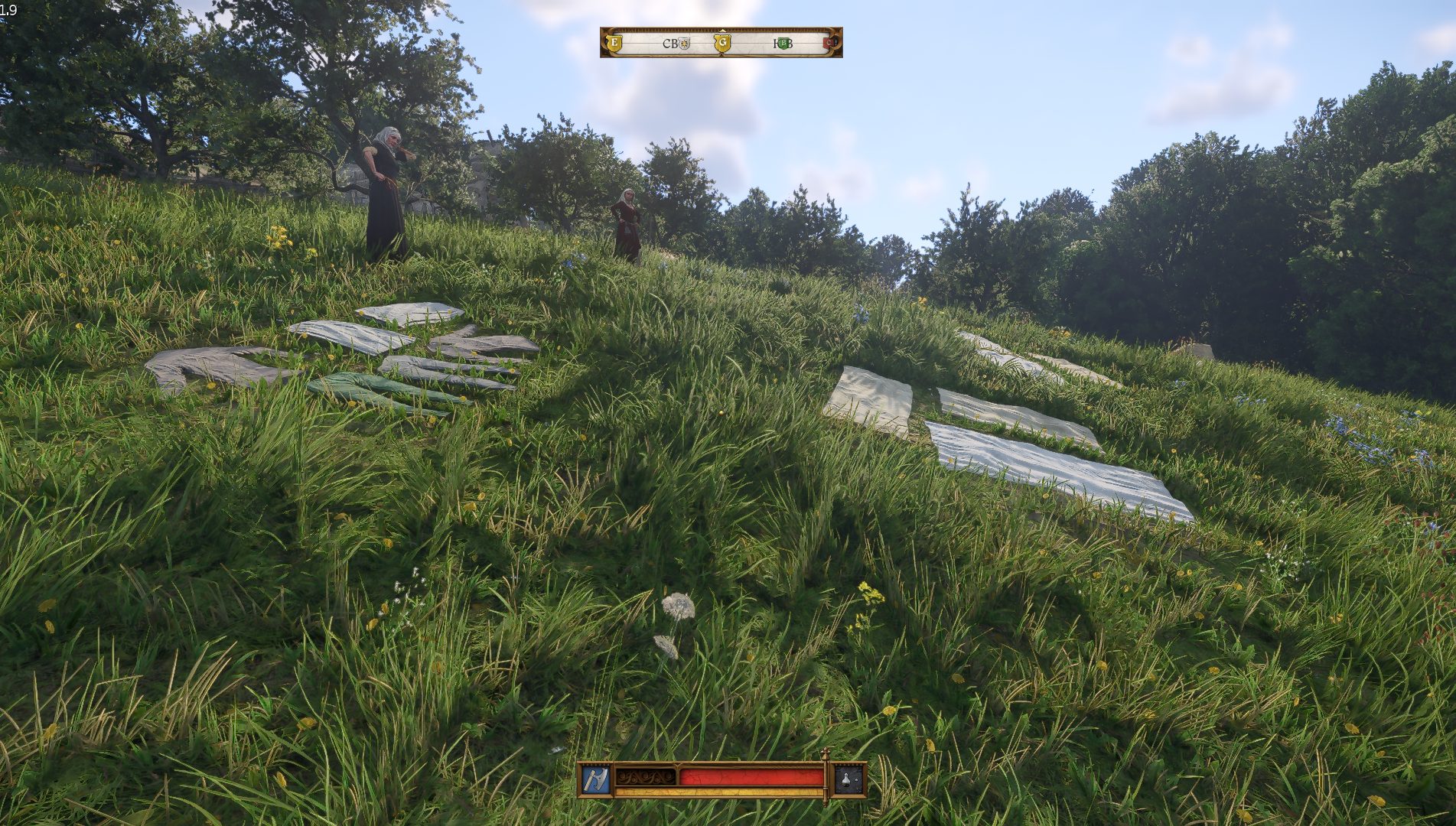Image resolution: width=1456 pixels, height=826 pixels.
Task: Select the white sun shield compass marker
Action: [684, 44]
